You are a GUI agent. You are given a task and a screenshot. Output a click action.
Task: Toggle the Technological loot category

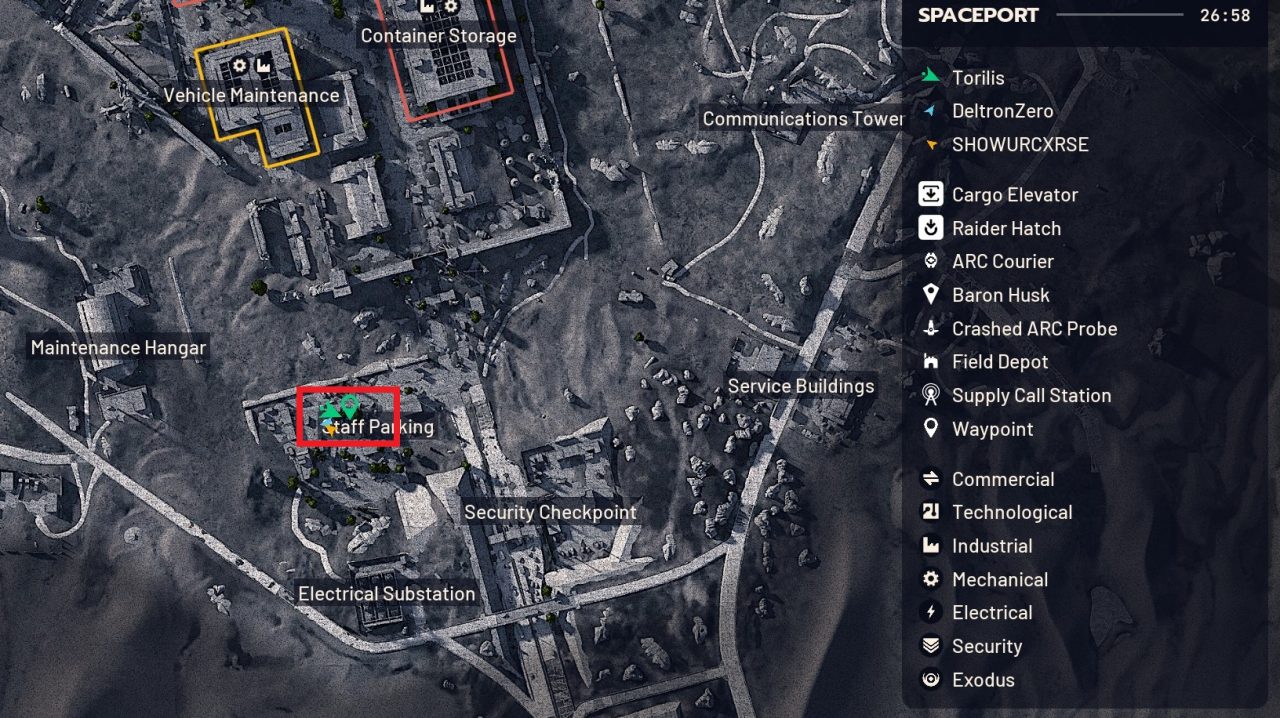coord(1011,513)
